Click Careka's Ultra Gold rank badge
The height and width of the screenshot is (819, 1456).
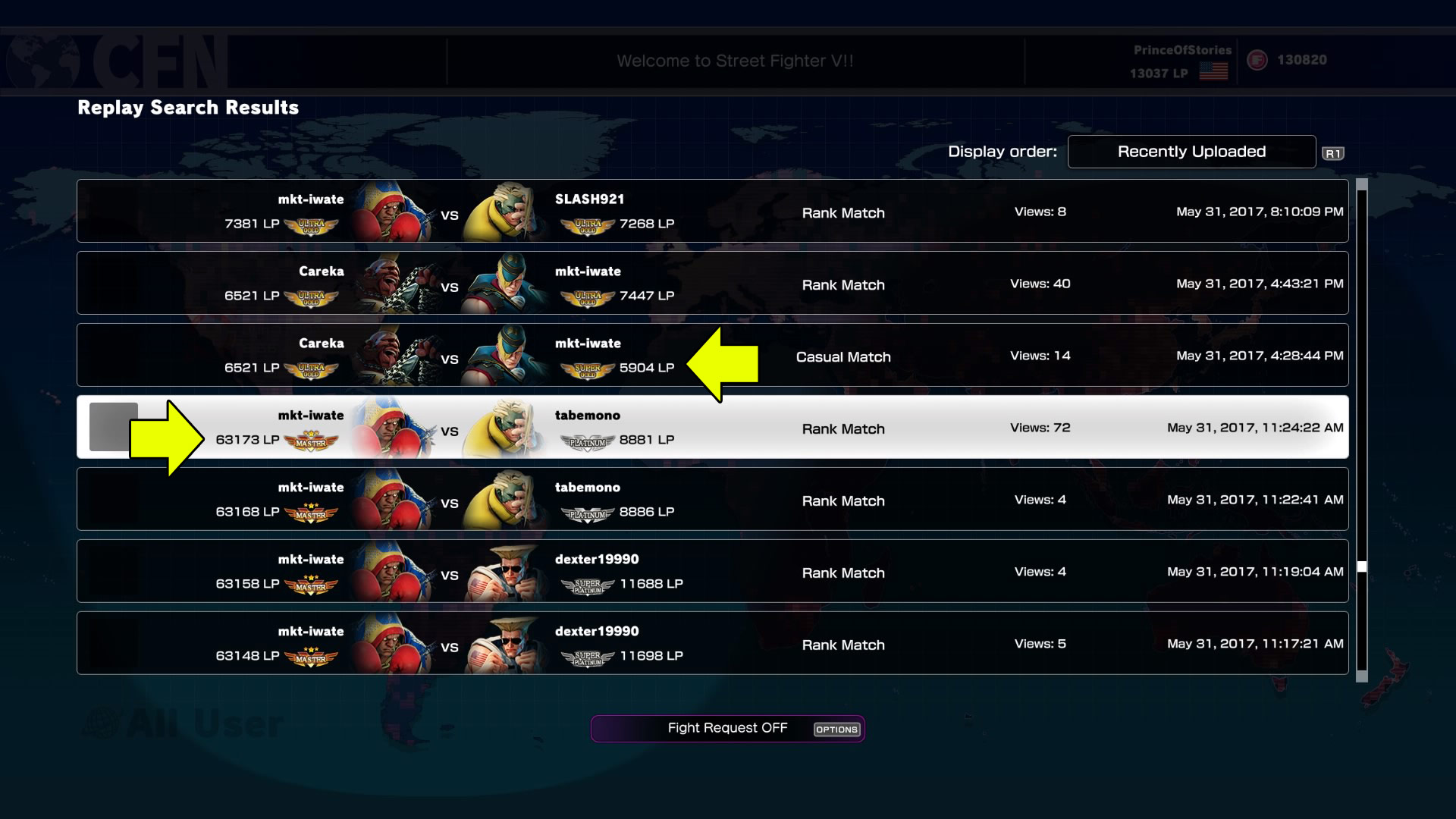point(311,297)
